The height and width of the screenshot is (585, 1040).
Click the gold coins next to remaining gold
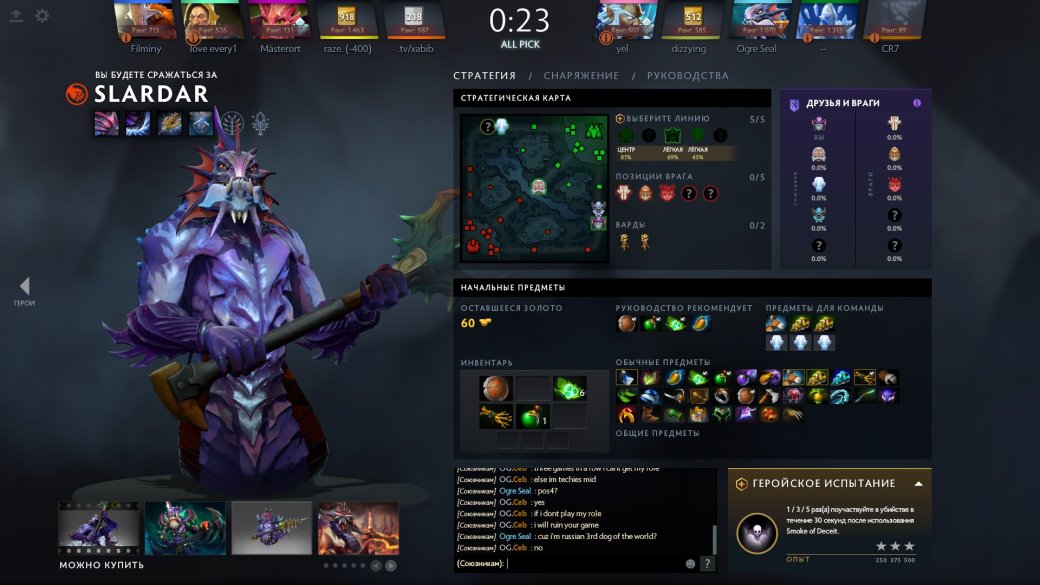485,323
